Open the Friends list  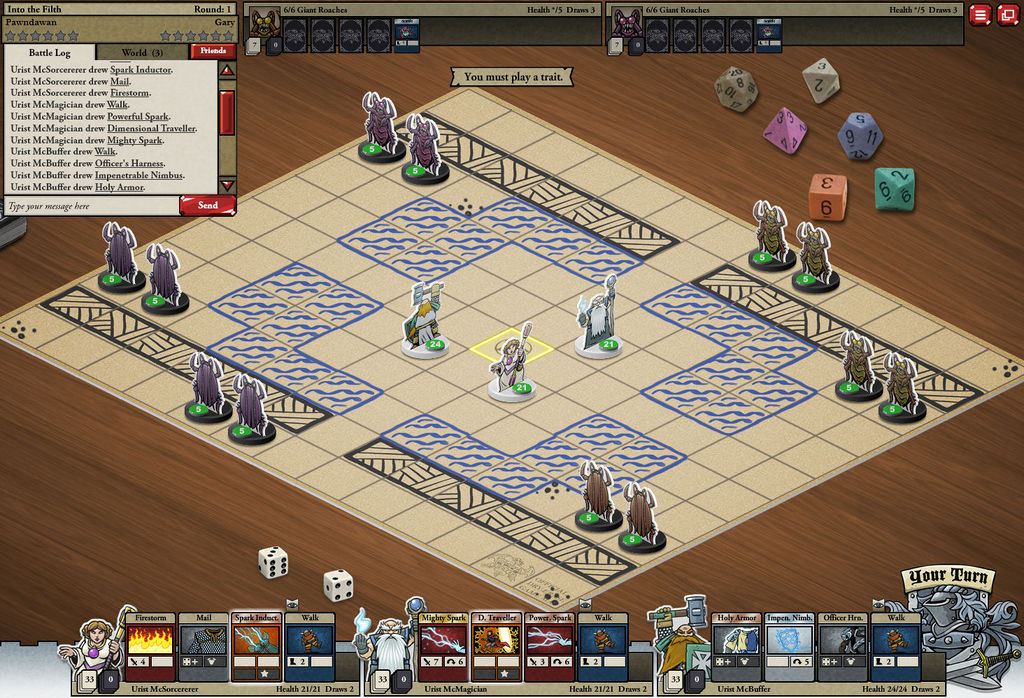point(212,51)
